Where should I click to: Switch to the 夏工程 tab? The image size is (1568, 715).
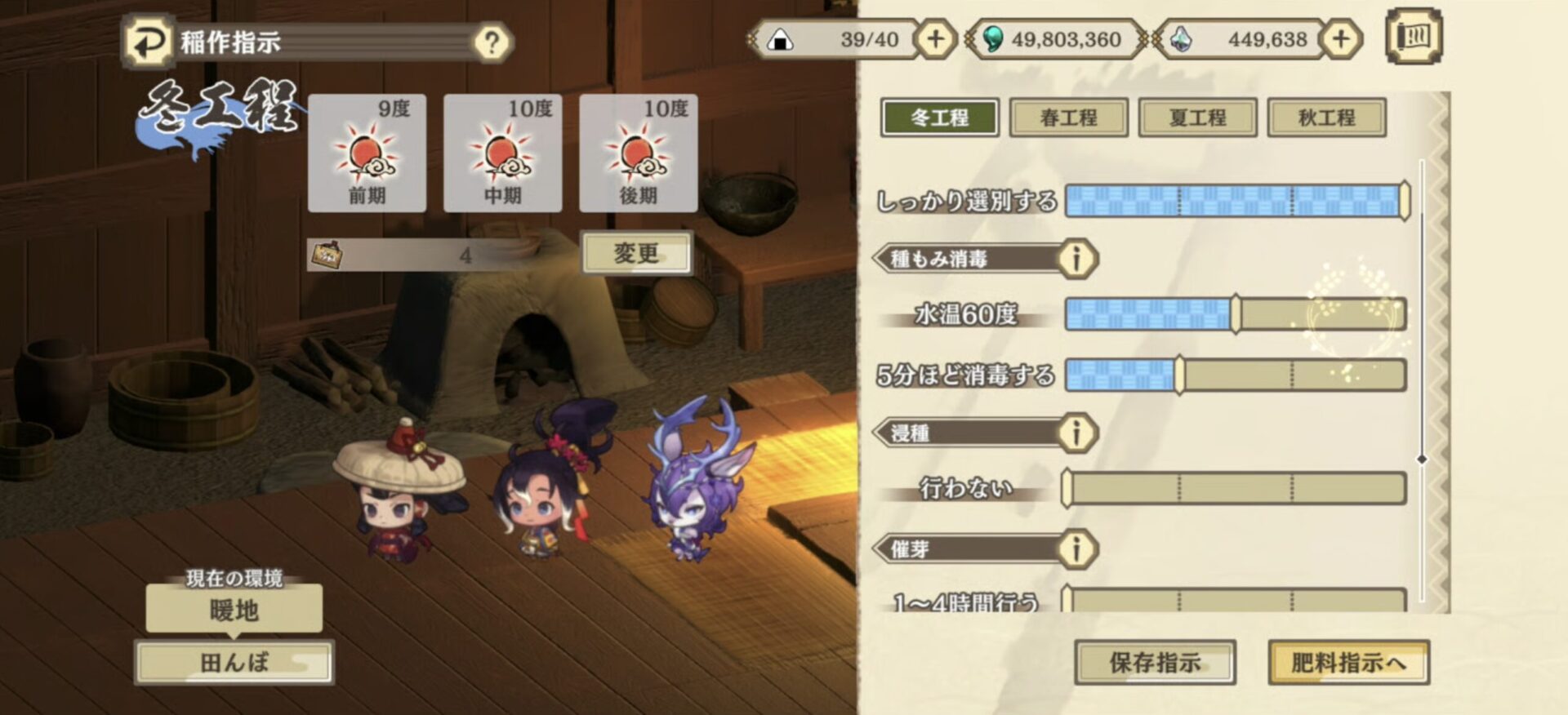tap(1197, 118)
